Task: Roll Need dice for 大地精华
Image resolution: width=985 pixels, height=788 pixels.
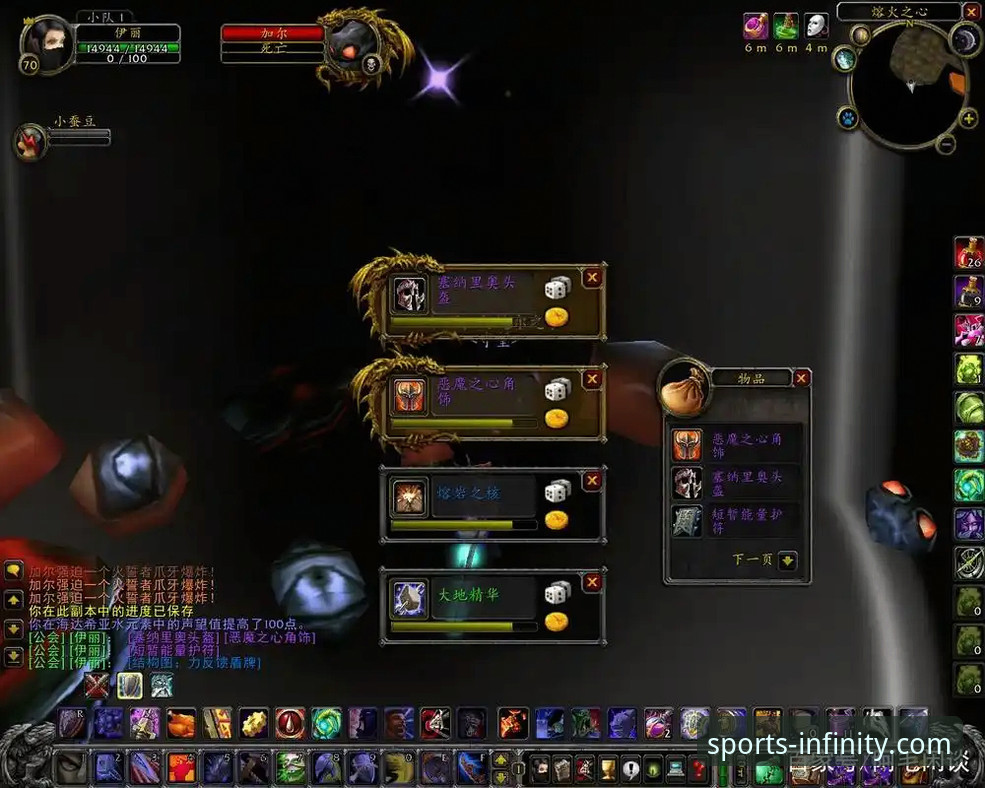Action: point(556,593)
